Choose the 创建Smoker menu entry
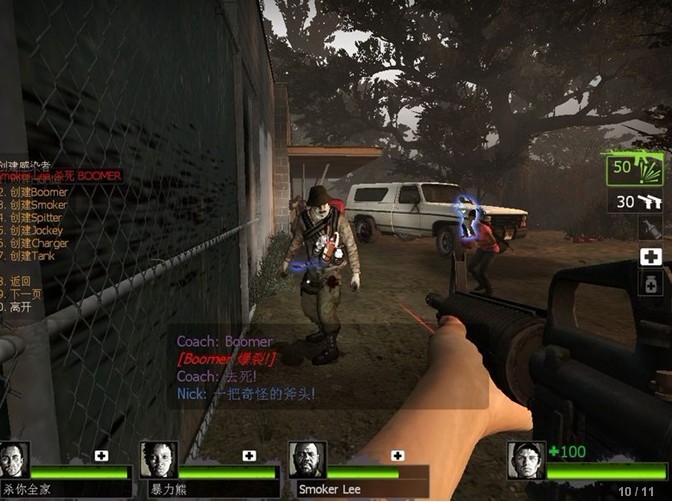The width and height of the screenshot is (673, 502). click(x=38, y=205)
